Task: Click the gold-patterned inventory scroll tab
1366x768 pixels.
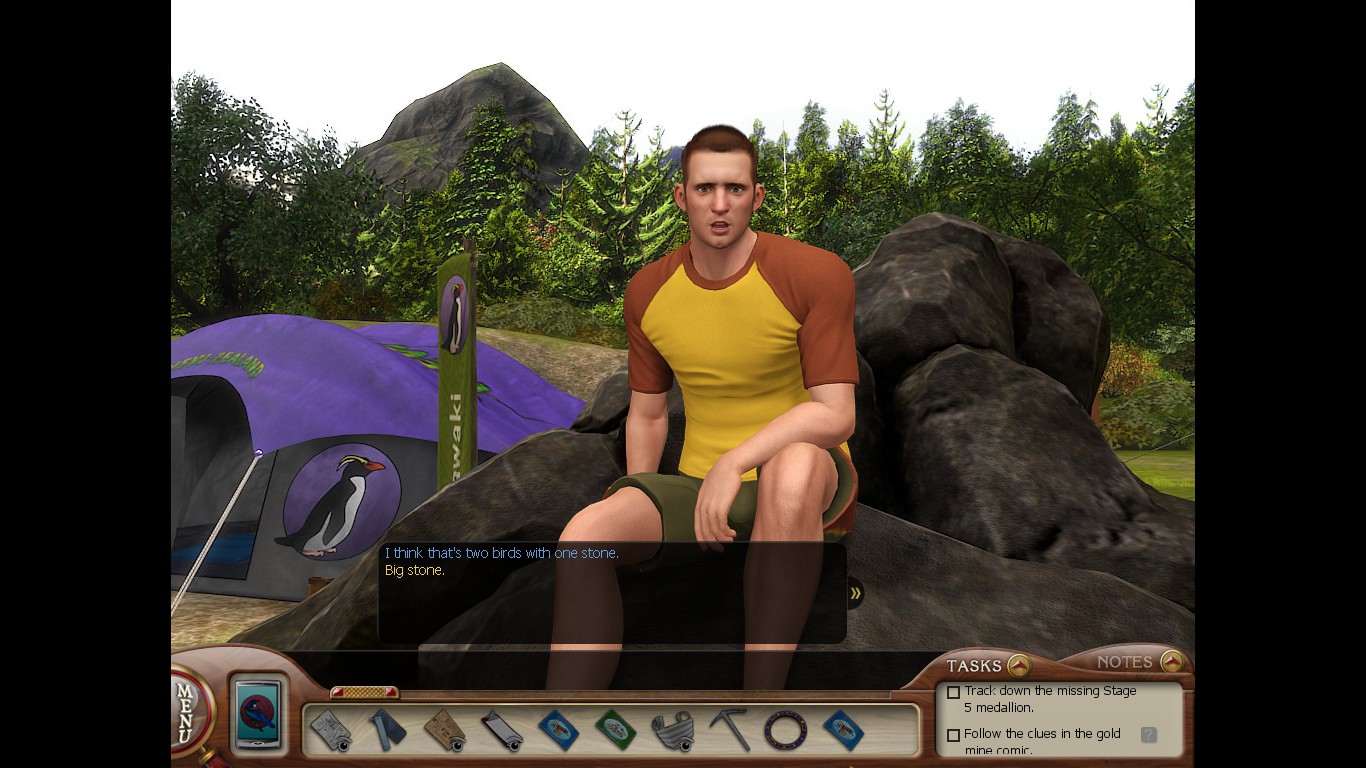Action: (364, 692)
